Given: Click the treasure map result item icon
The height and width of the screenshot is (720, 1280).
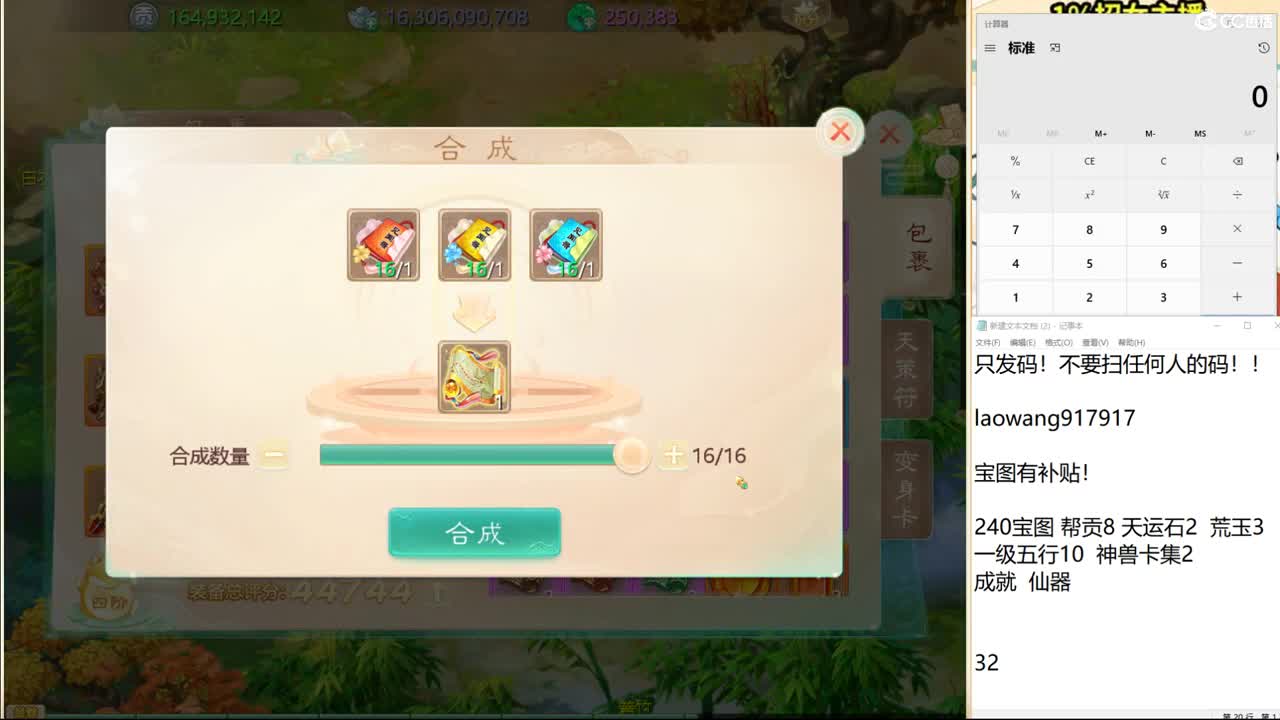Looking at the screenshot, I should [x=474, y=376].
